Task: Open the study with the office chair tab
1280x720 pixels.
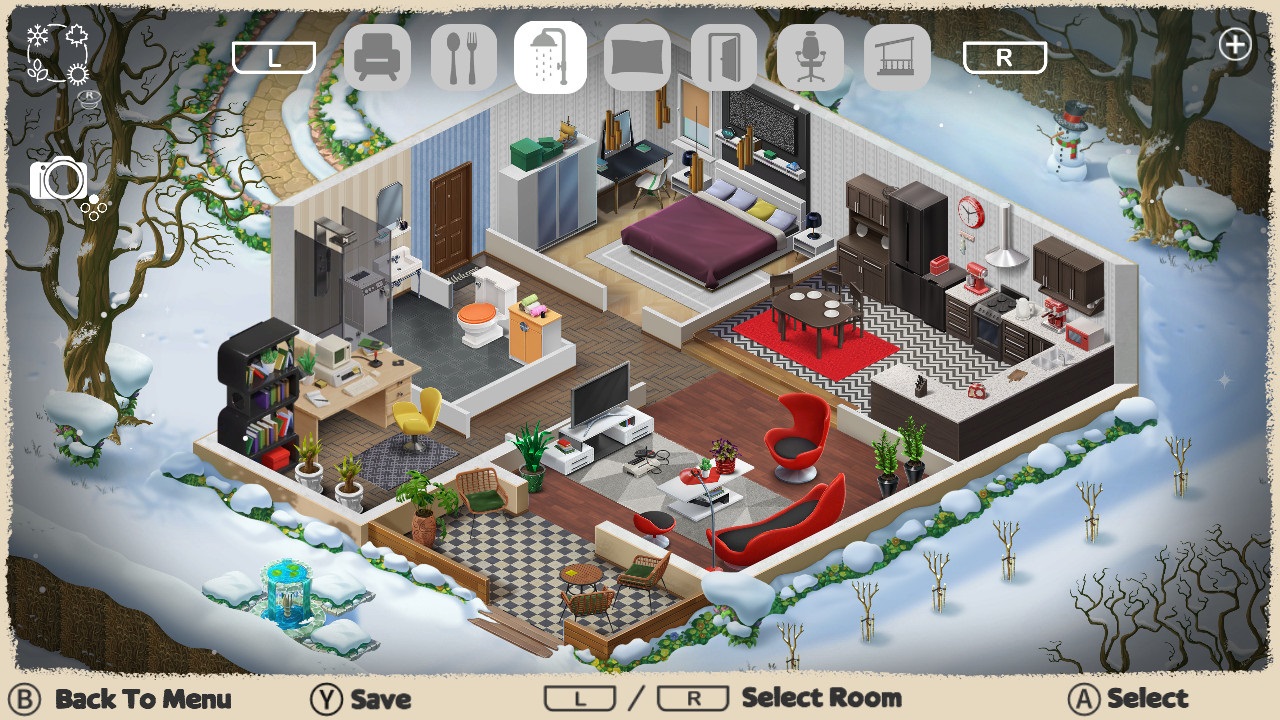Action: [809, 57]
